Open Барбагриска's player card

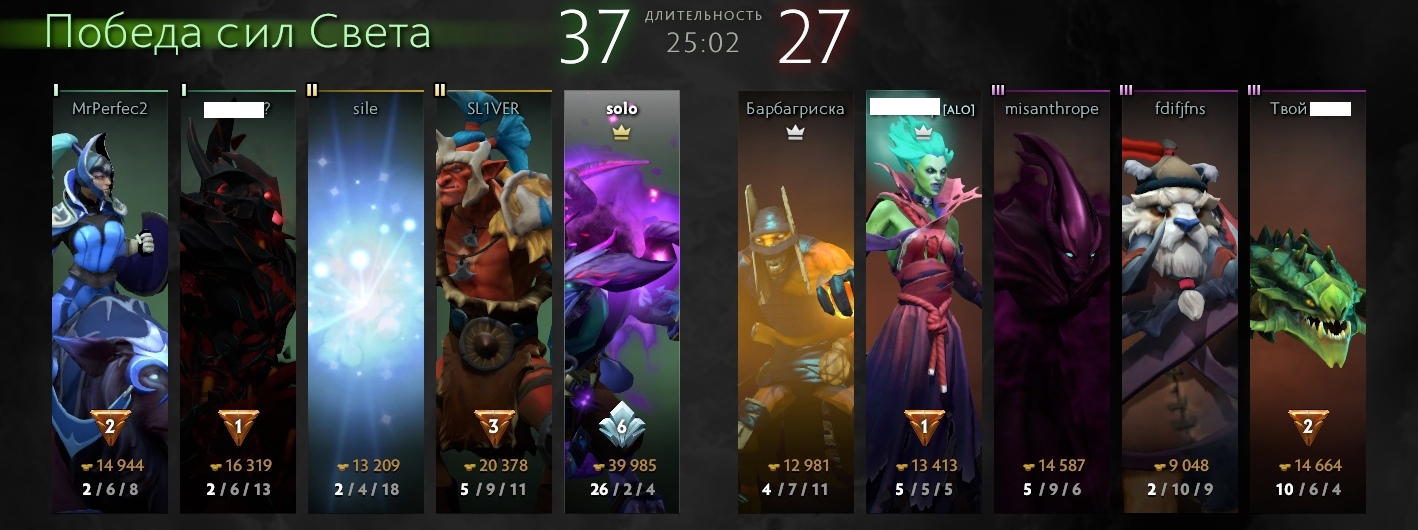pos(796,300)
